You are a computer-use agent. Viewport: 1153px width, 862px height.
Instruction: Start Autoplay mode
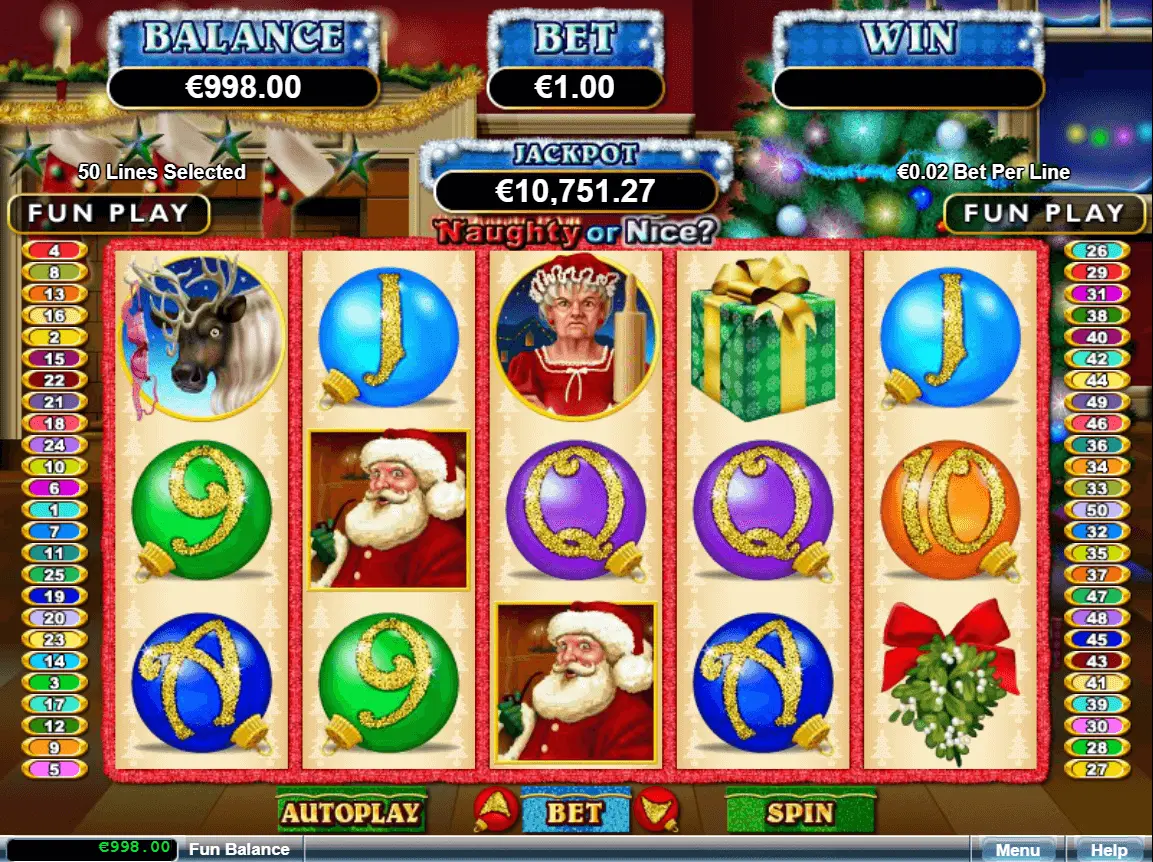[x=351, y=812]
